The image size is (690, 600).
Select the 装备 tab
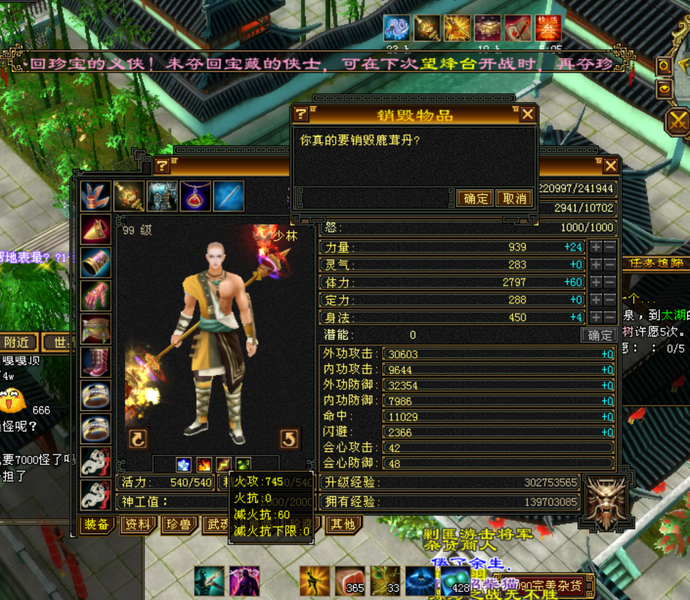[97, 524]
